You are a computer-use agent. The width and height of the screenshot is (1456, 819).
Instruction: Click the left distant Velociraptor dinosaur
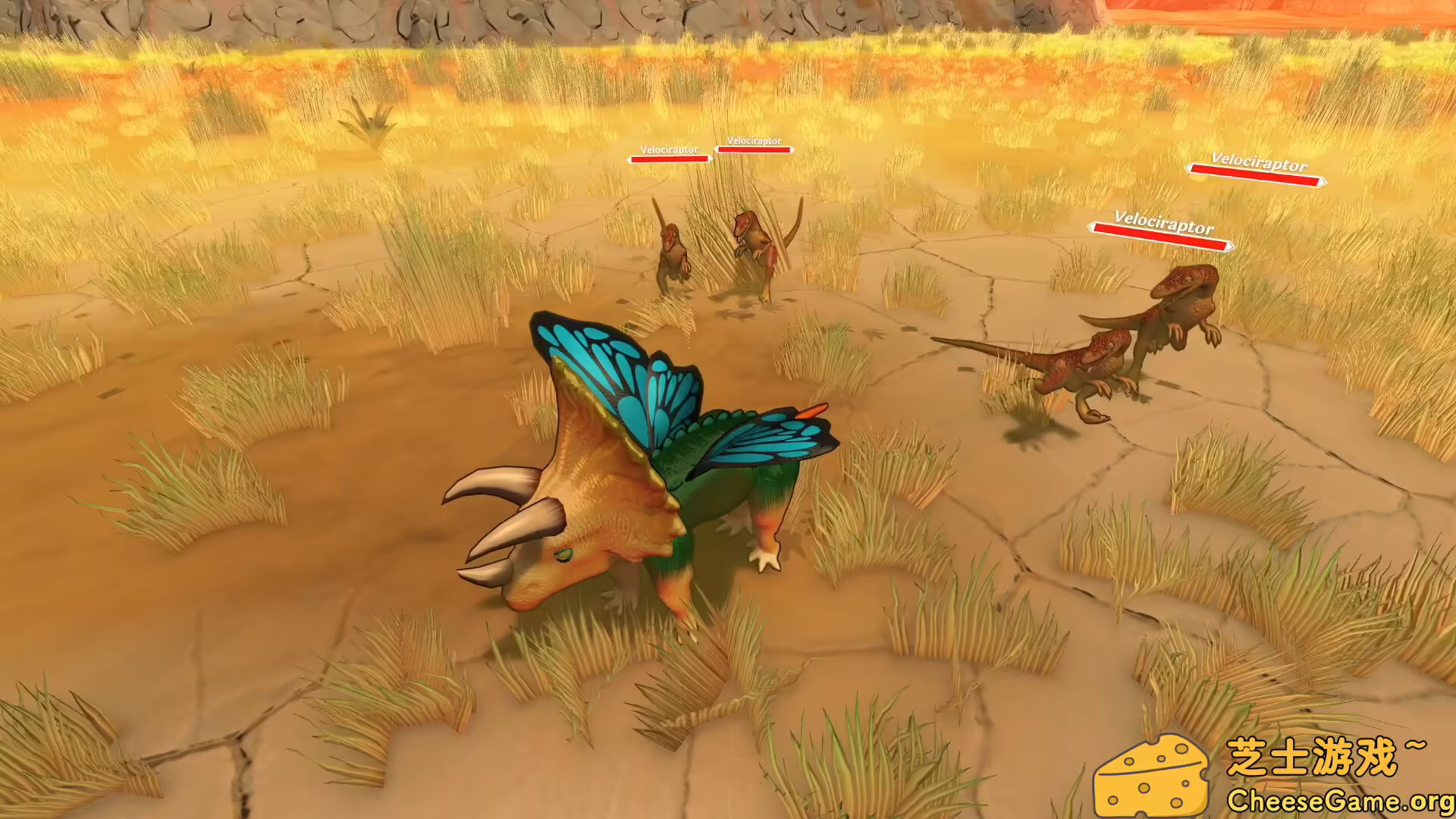[x=675, y=250]
